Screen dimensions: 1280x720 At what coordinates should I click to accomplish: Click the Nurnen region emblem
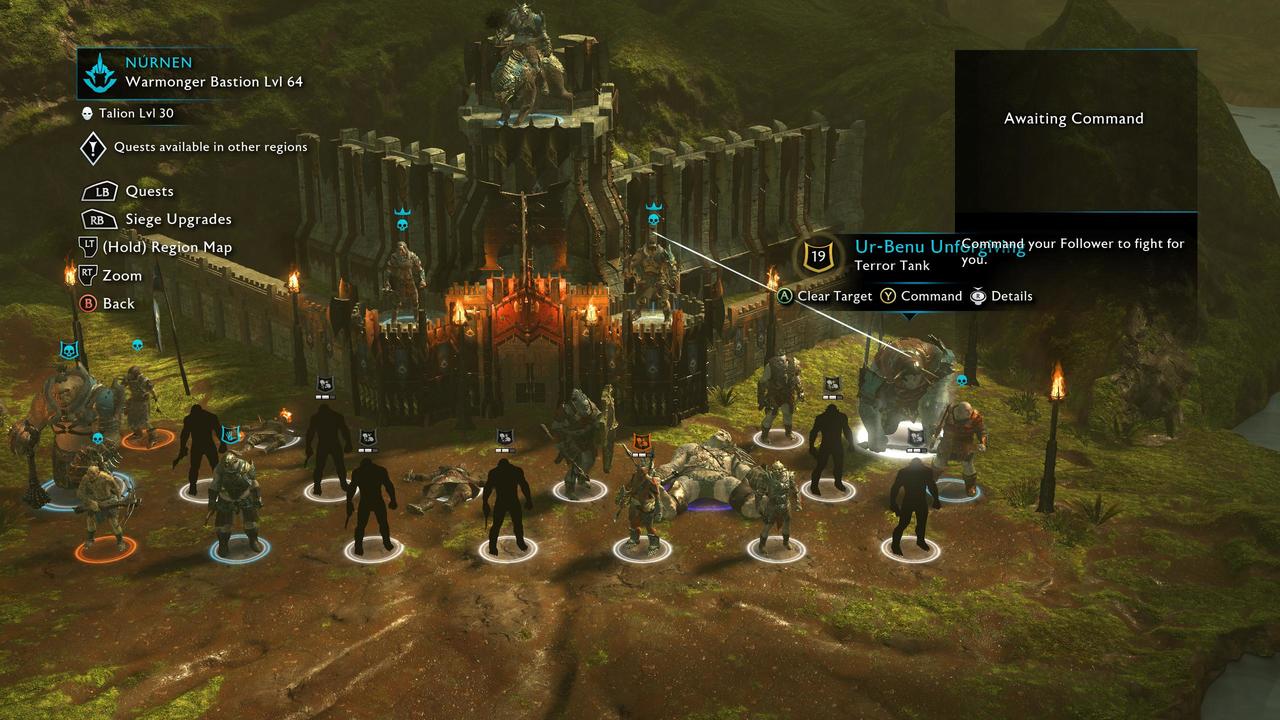(100, 73)
